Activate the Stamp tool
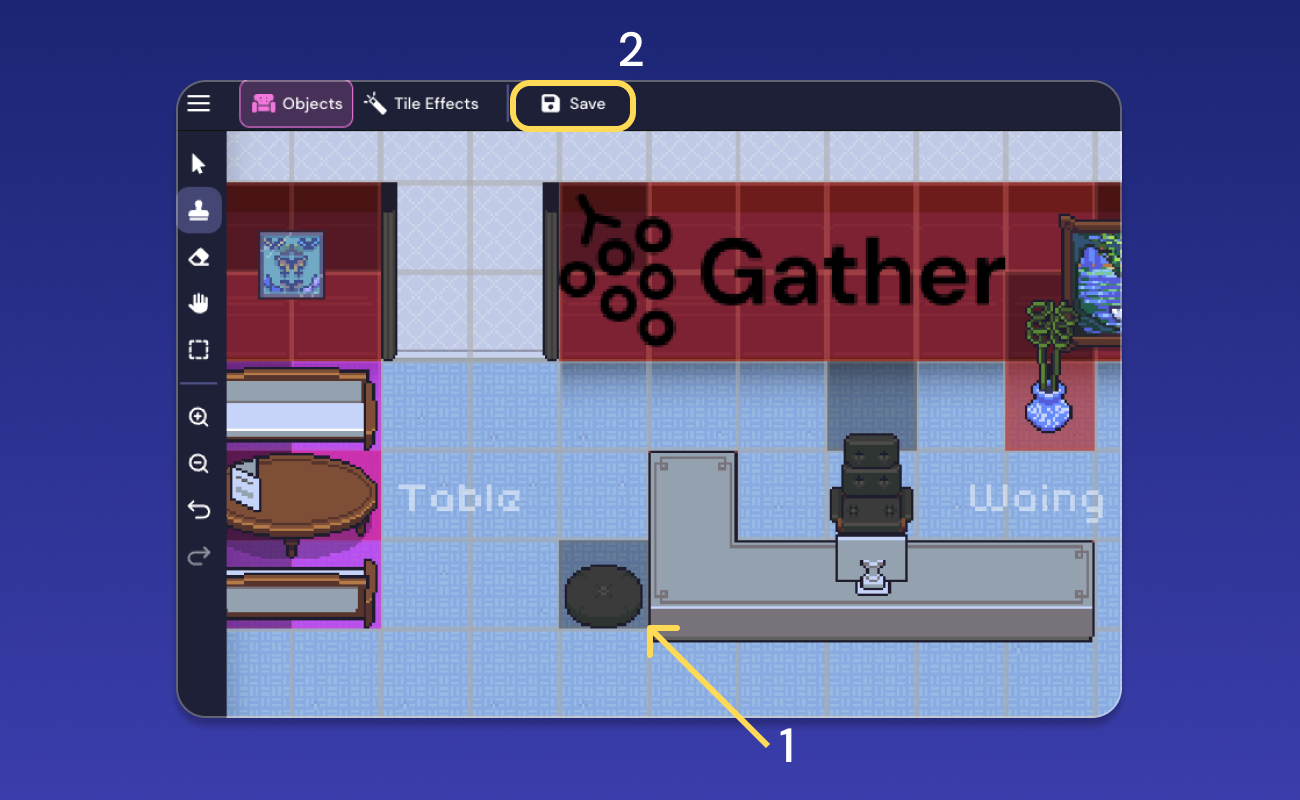 tap(198, 209)
